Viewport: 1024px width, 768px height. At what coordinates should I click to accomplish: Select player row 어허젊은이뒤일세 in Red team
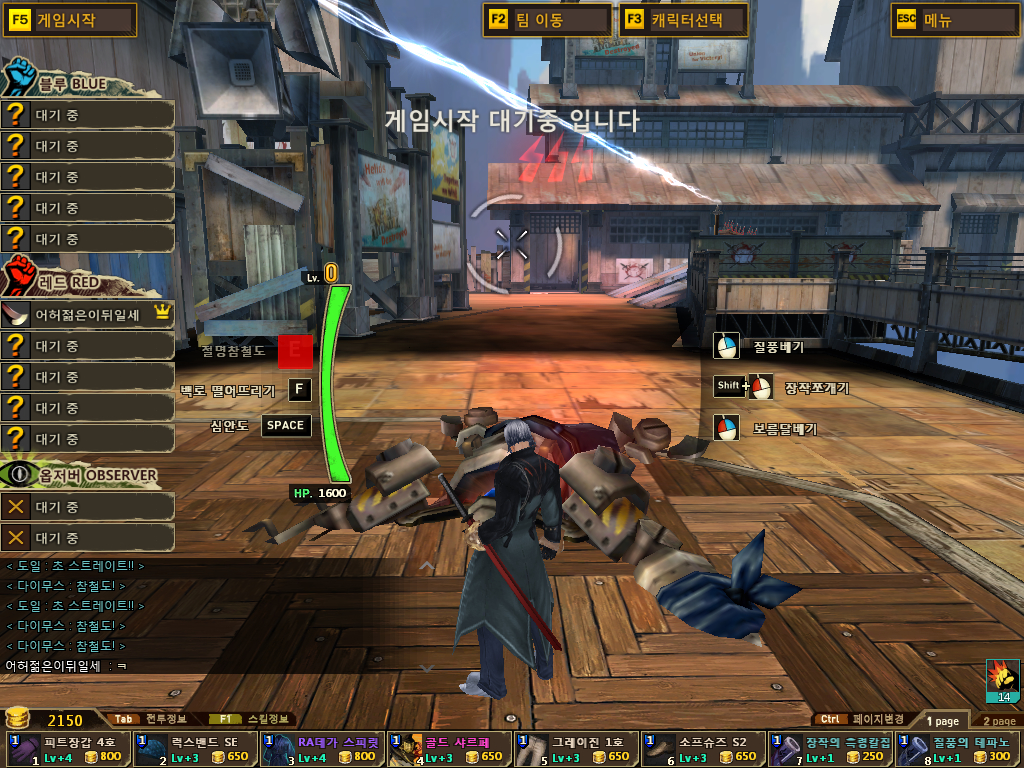88,315
